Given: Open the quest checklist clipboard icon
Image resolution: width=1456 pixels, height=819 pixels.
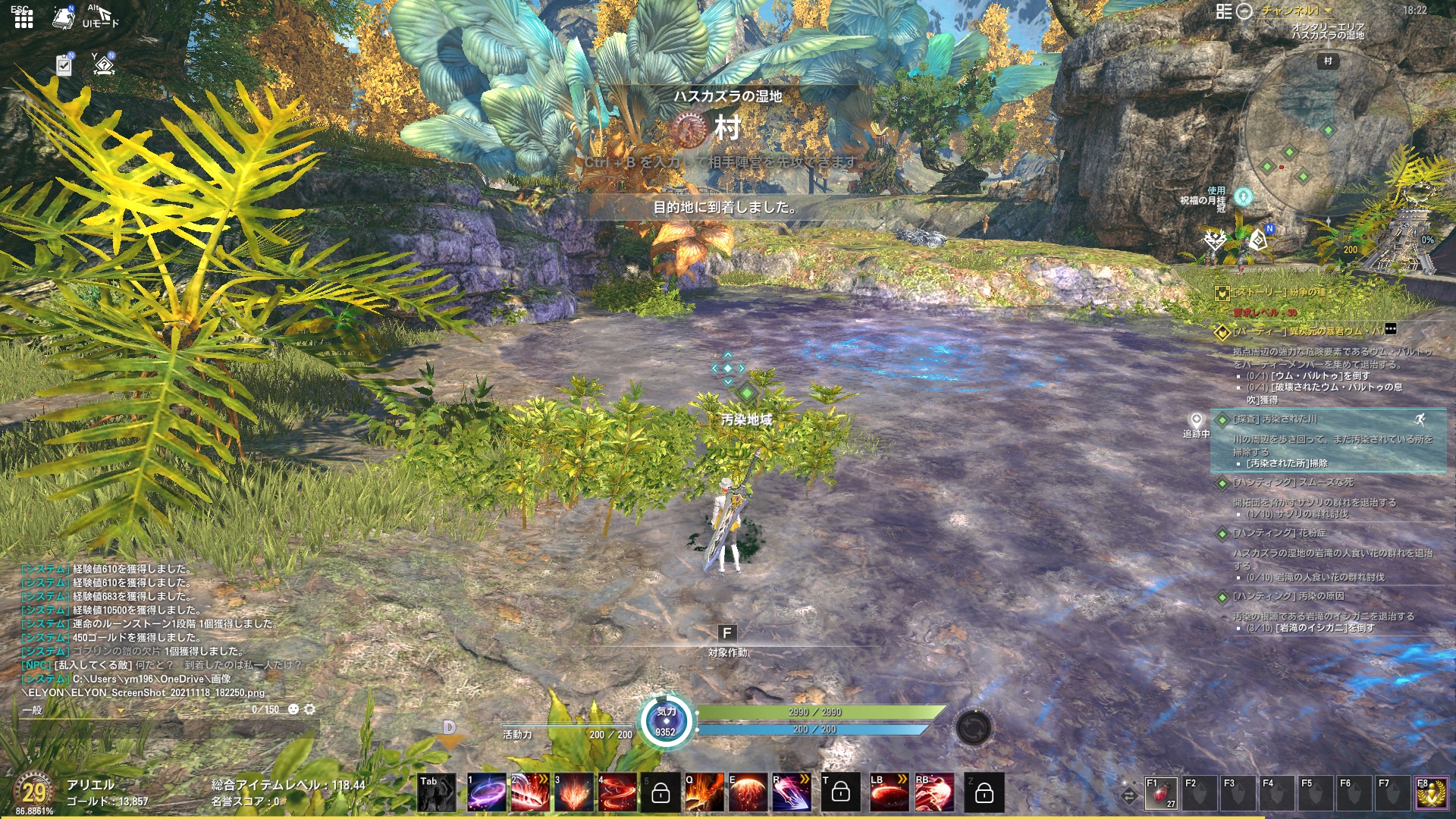Looking at the screenshot, I should [63, 67].
